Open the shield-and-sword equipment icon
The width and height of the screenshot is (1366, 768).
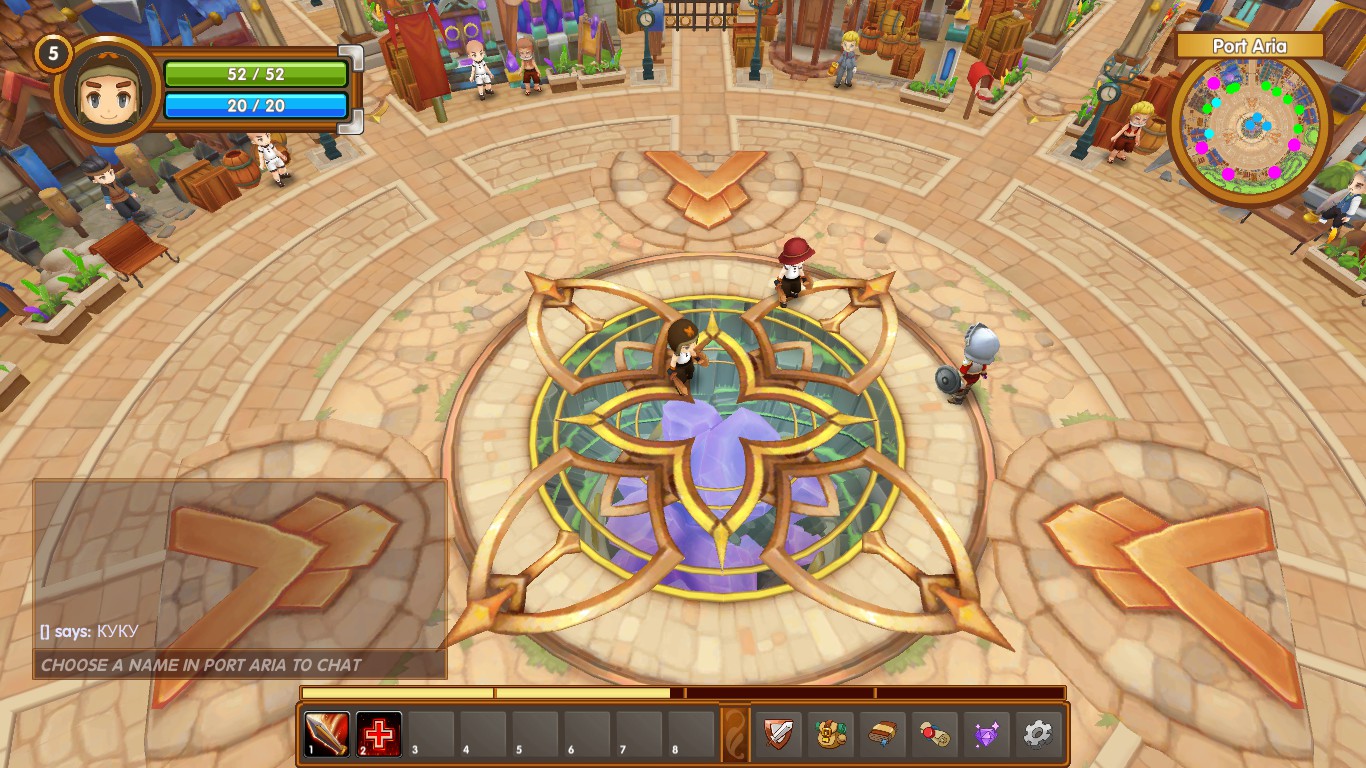point(780,735)
